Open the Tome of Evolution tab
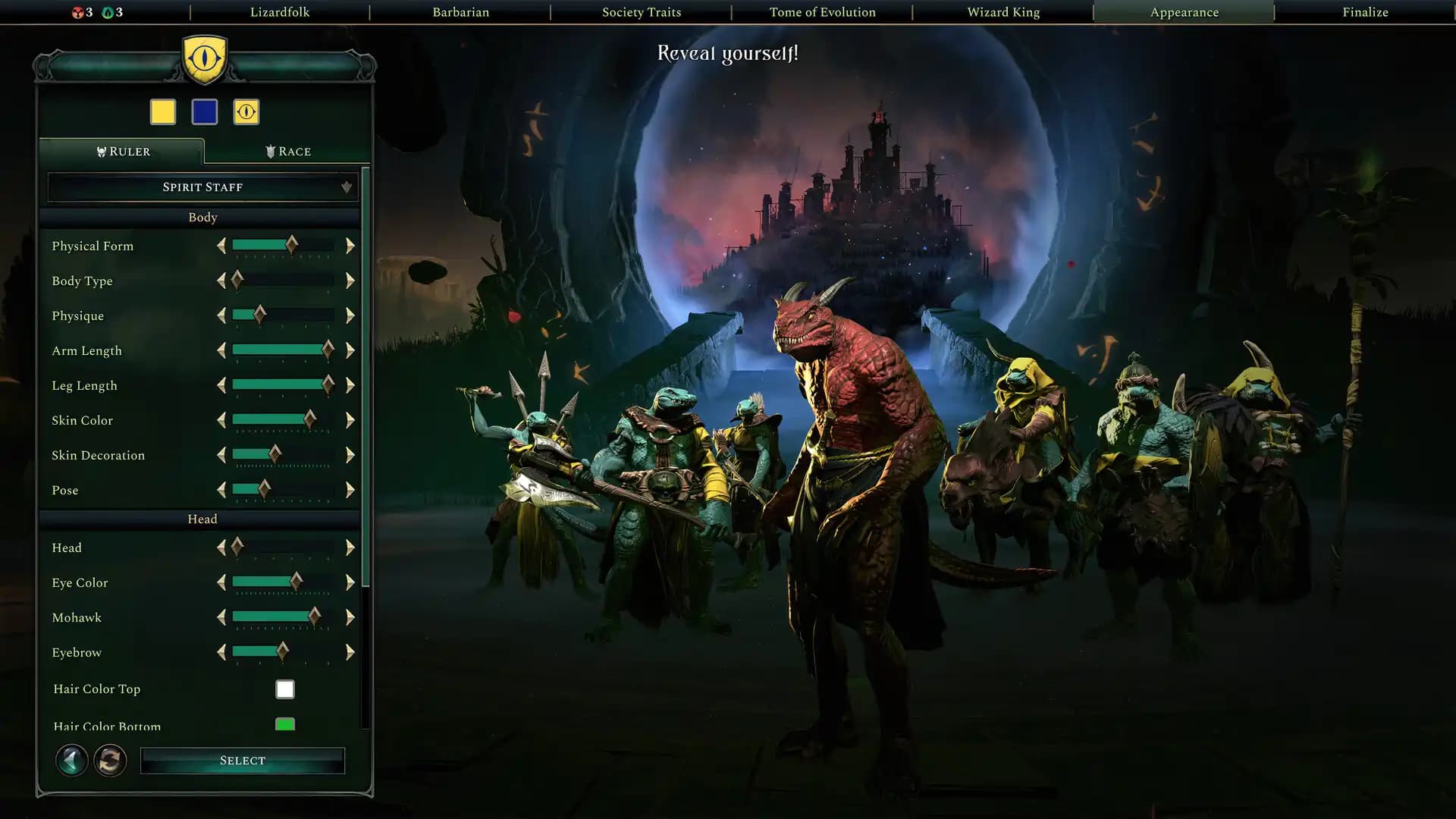Viewport: 1456px width, 819px height. [x=823, y=12]
